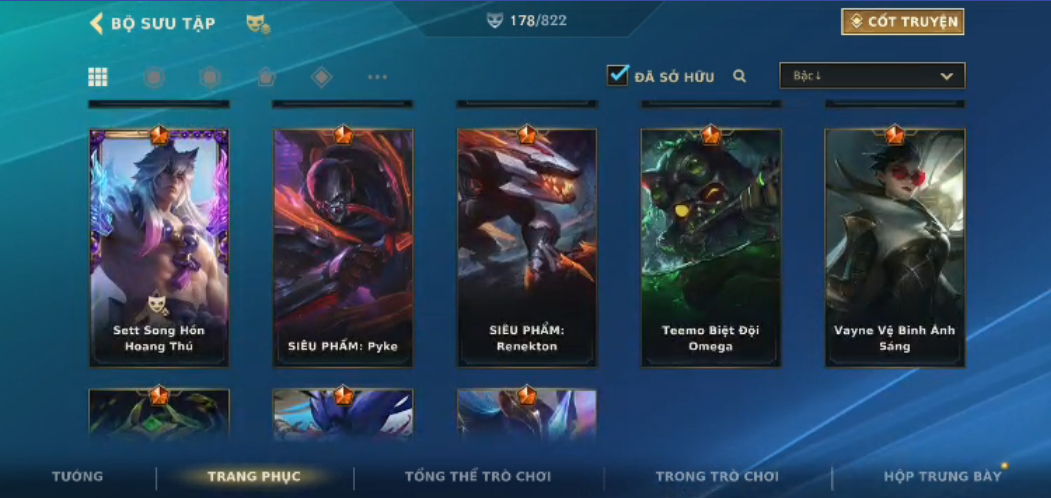Screen dimensions: 1051x498
Task: Choose the diamond-shaped rarity filter
Action: pos(321,77)
